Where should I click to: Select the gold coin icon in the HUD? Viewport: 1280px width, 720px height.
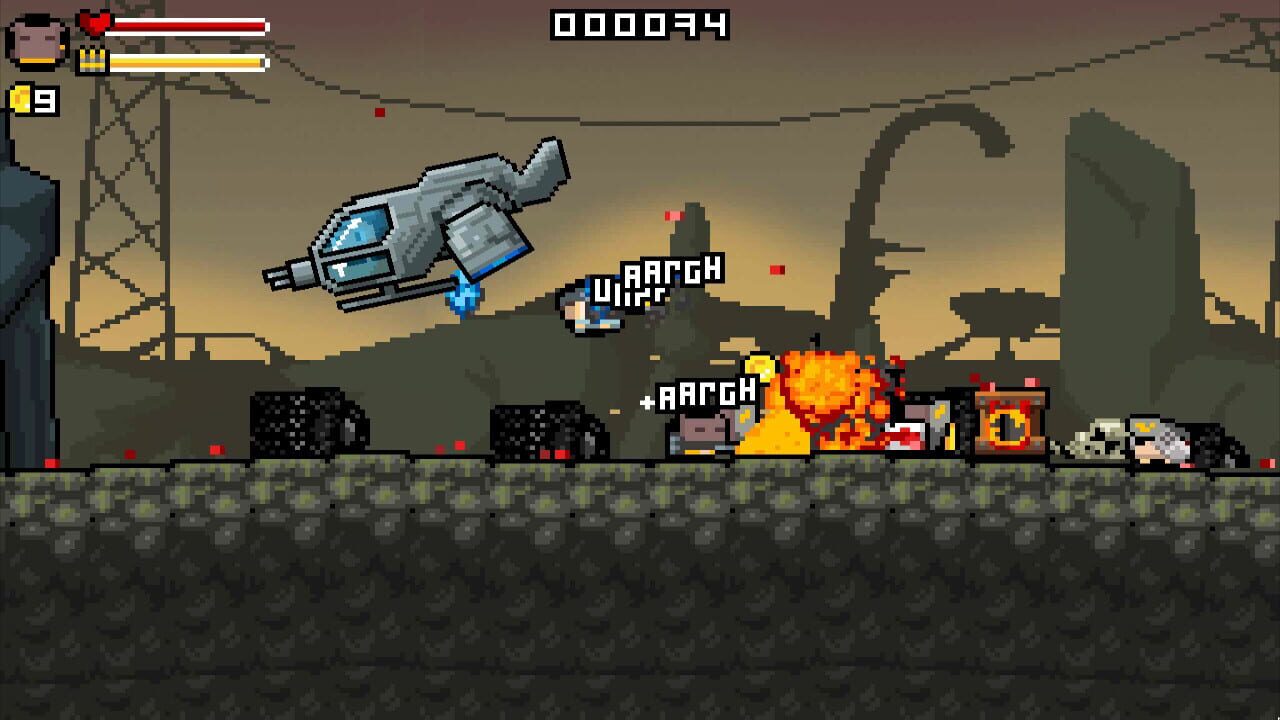click(22, 99)
